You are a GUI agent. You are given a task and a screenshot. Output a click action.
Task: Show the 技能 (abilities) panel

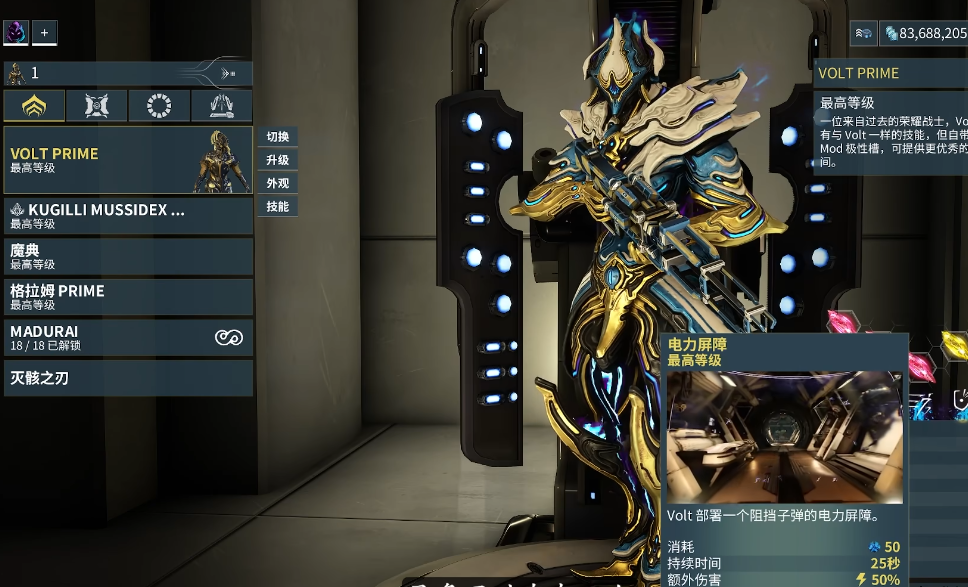(x=277, y=206)
